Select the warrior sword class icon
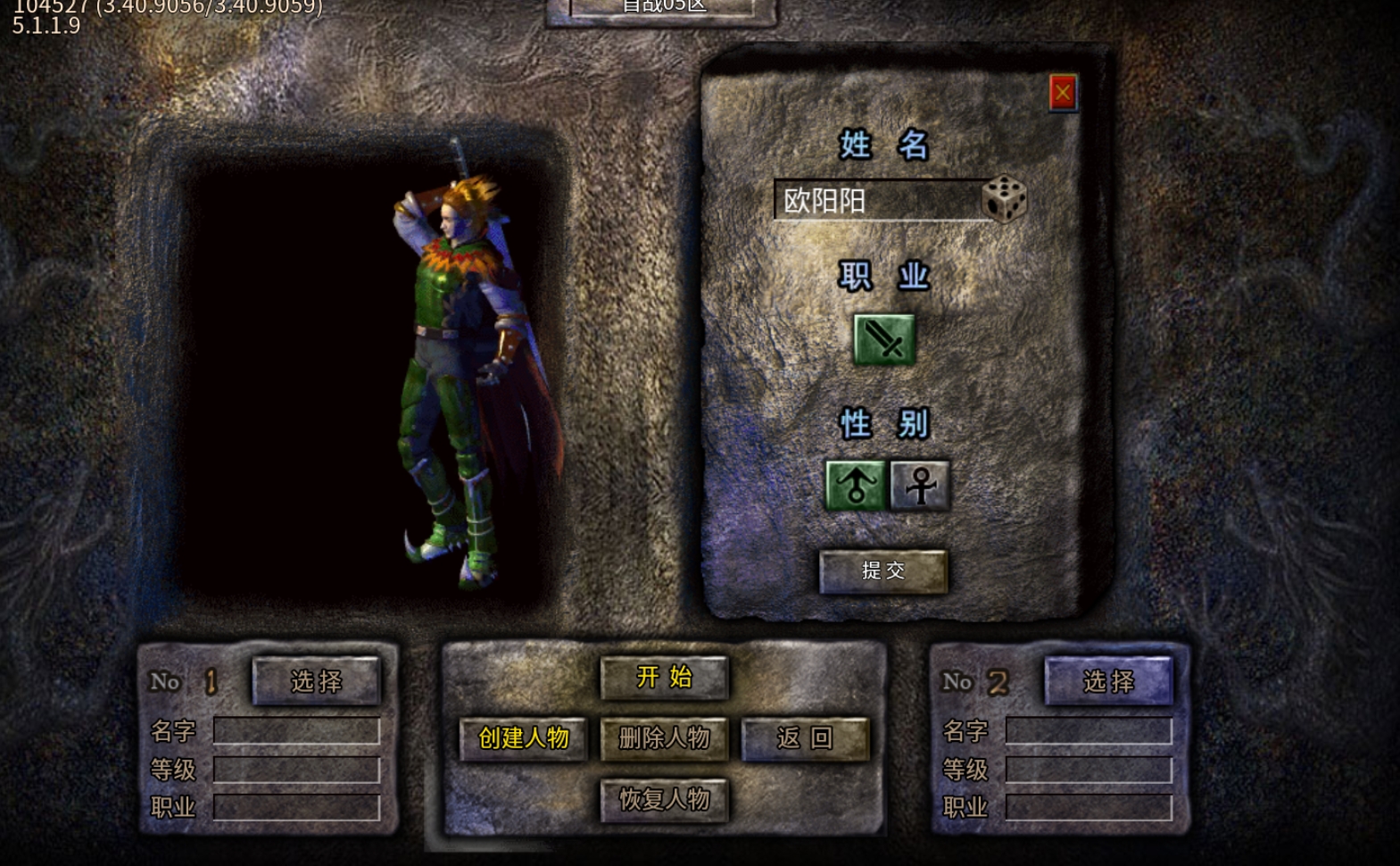The width and height of the screenshot is (1400, 866). pos(883,339)
